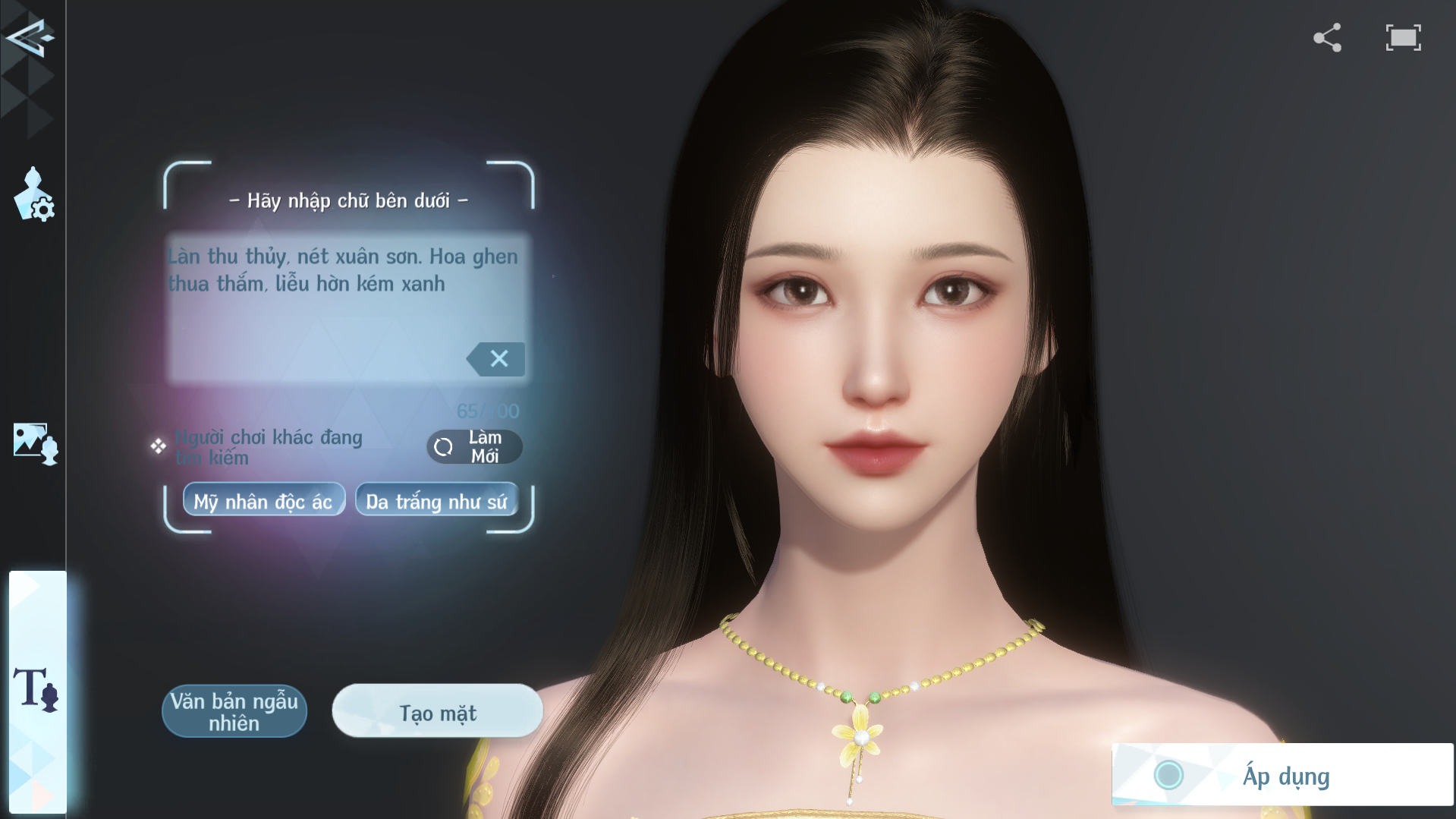
Task: Pick the Da trắng như sứ suggestion
Action: 436,501
